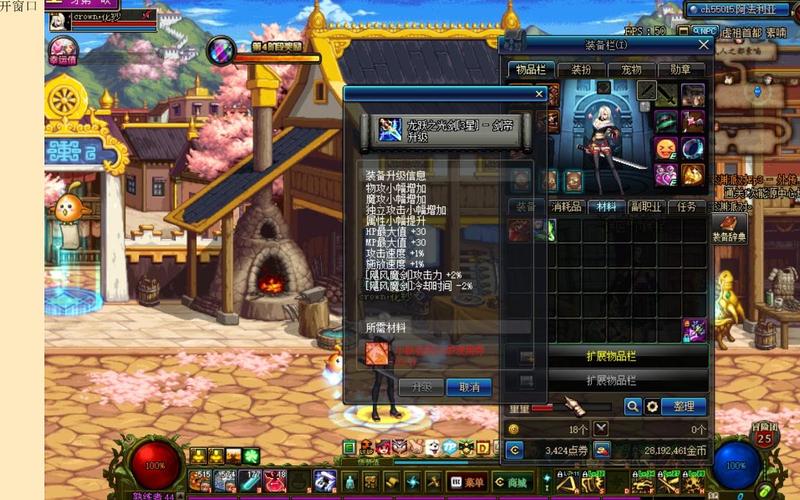
Task: Open the 装备辞典 equipment dictionary
Action: [x=728, y=229]
